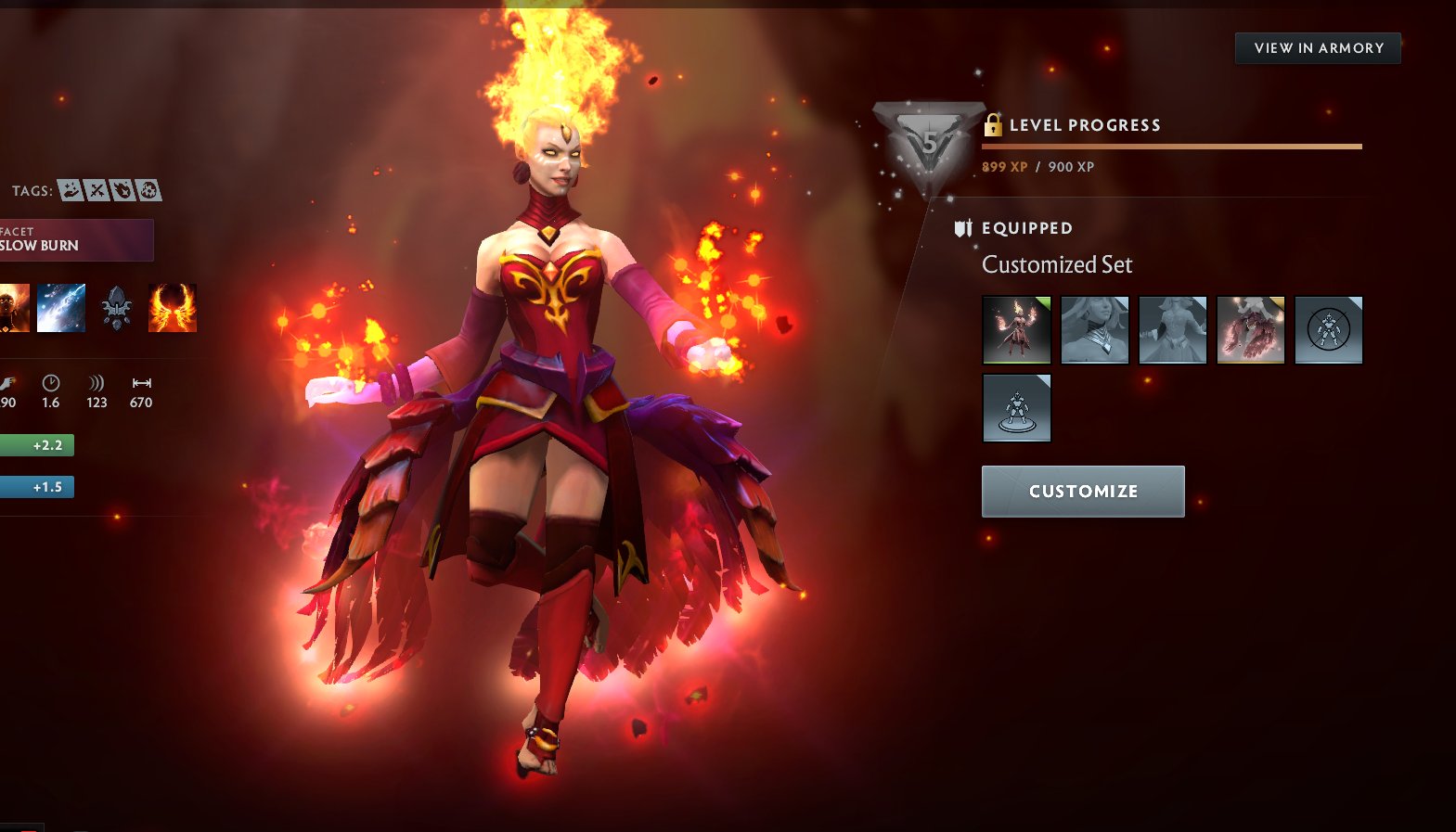Click the sound-wave icon above 123
Screen dimensions: 1456x832
point(96,383)
